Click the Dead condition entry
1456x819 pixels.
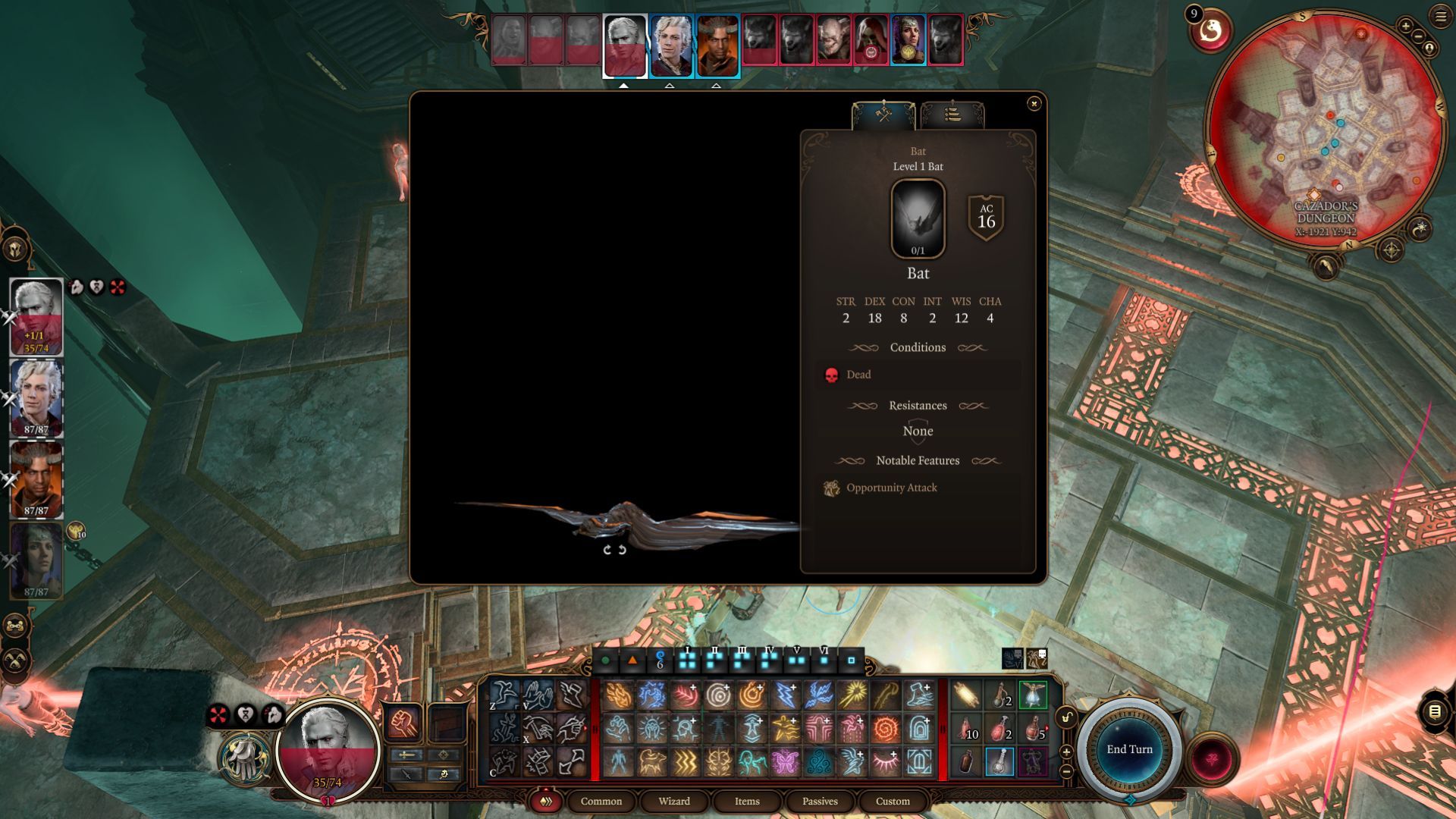pos(858,375)
